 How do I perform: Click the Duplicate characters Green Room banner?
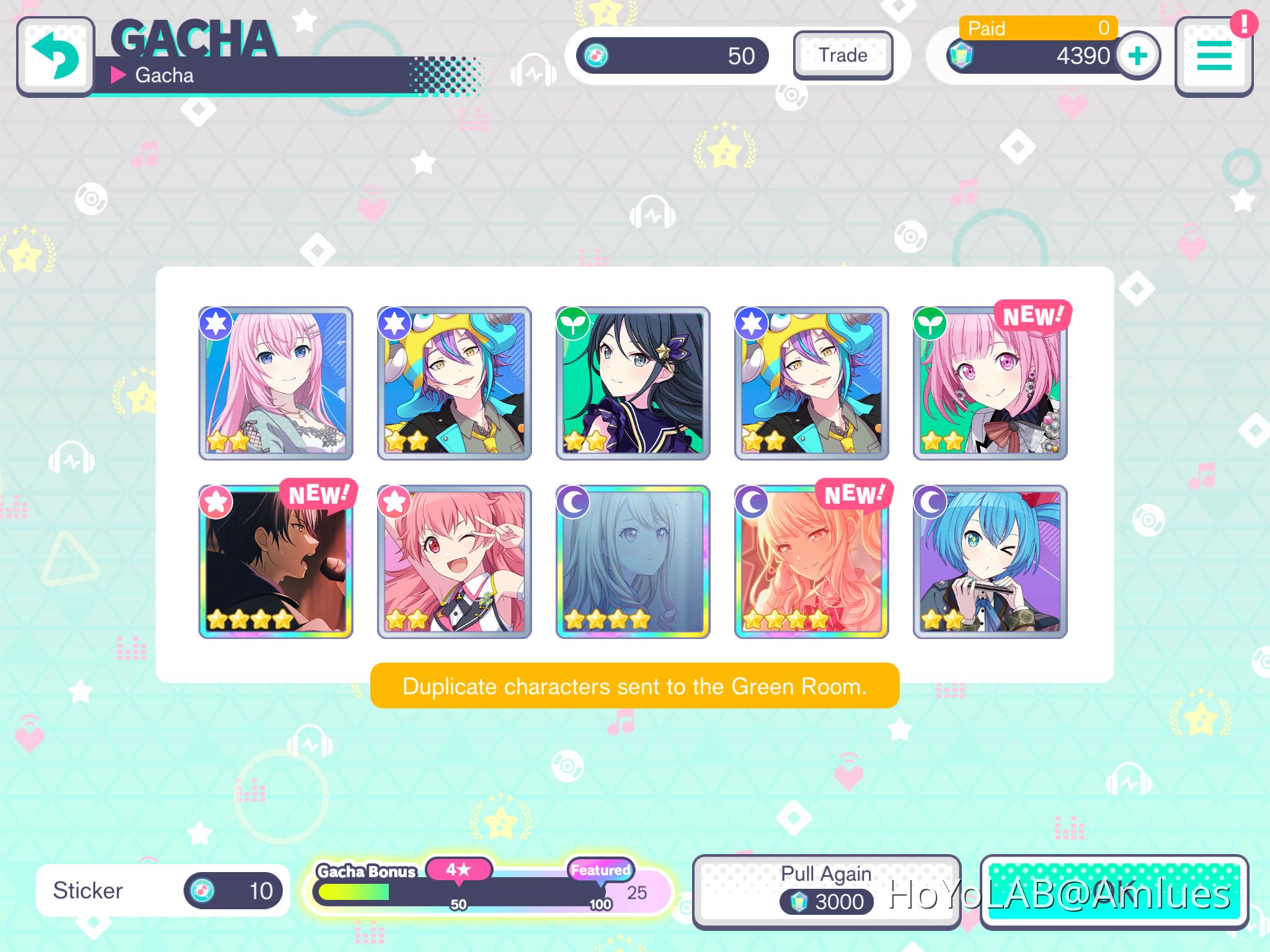click(x=635, y=686)
